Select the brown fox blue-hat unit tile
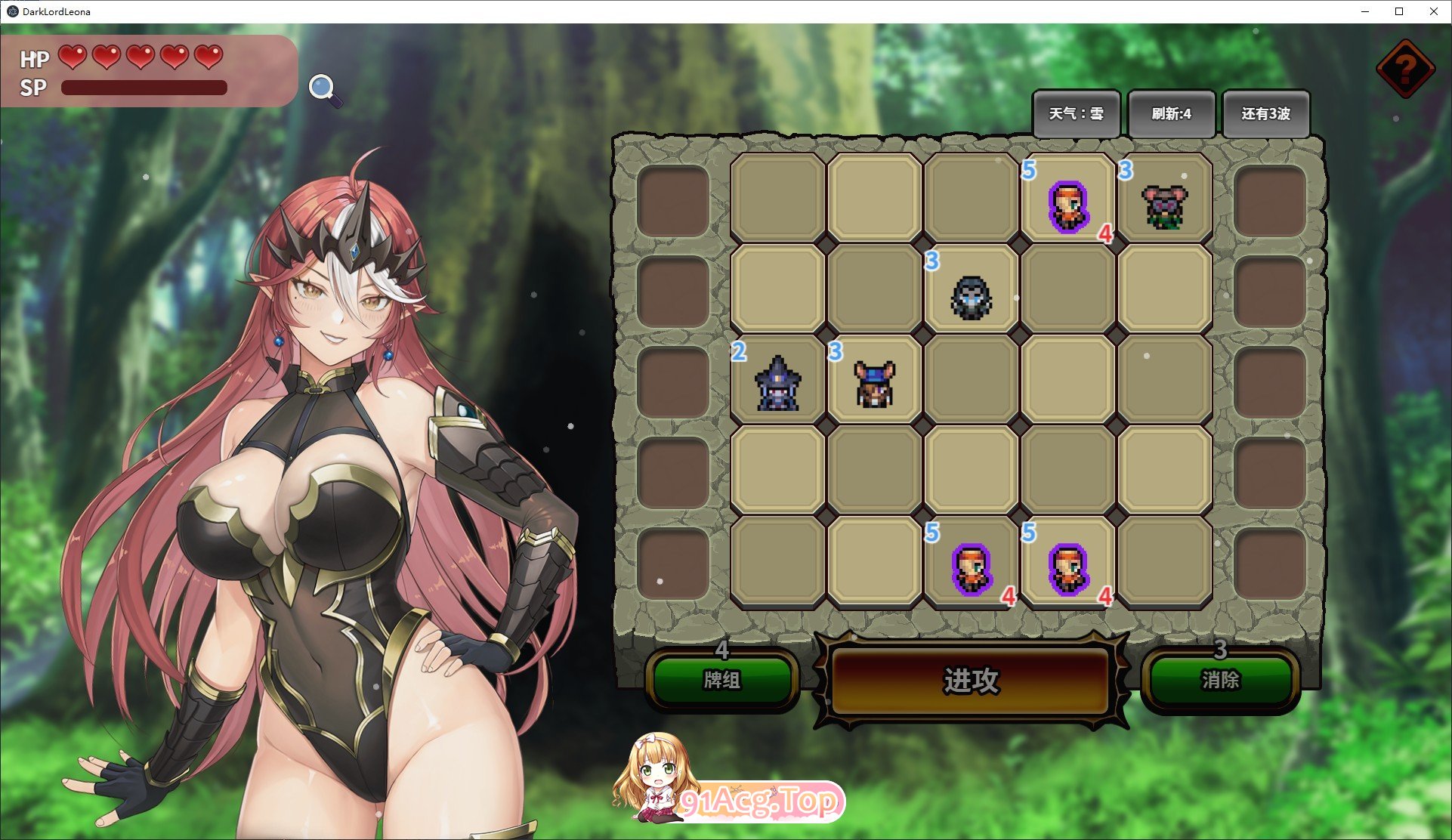Image resolution: width=1452 pixels, height=840 pixels. click(874, 382)
